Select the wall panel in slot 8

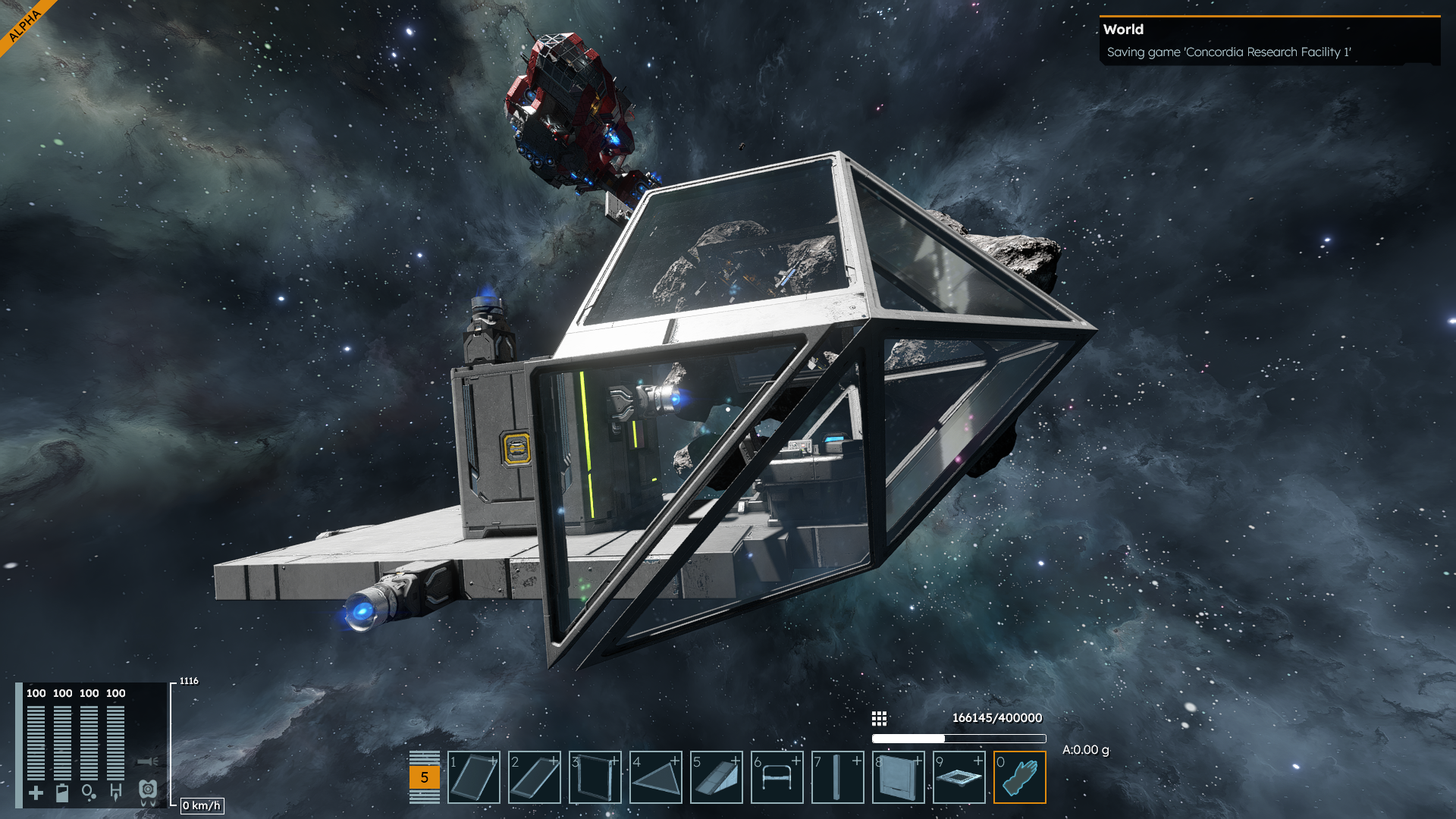click(x=899, y=777)
